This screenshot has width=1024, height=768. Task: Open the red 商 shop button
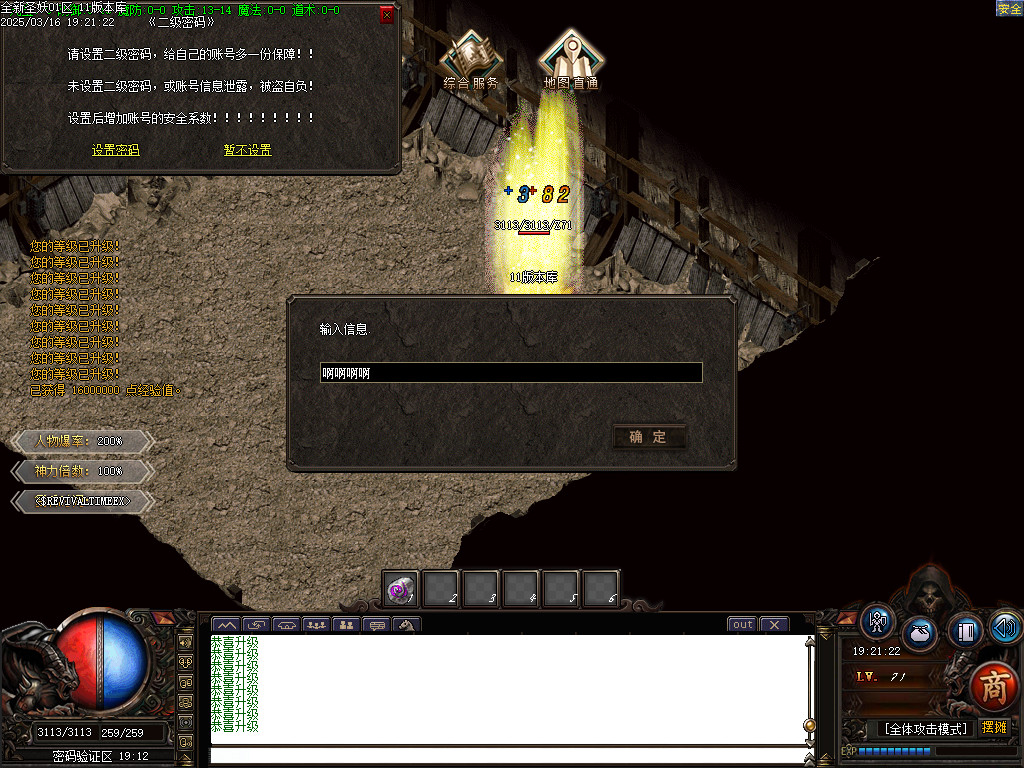[994, 686]
